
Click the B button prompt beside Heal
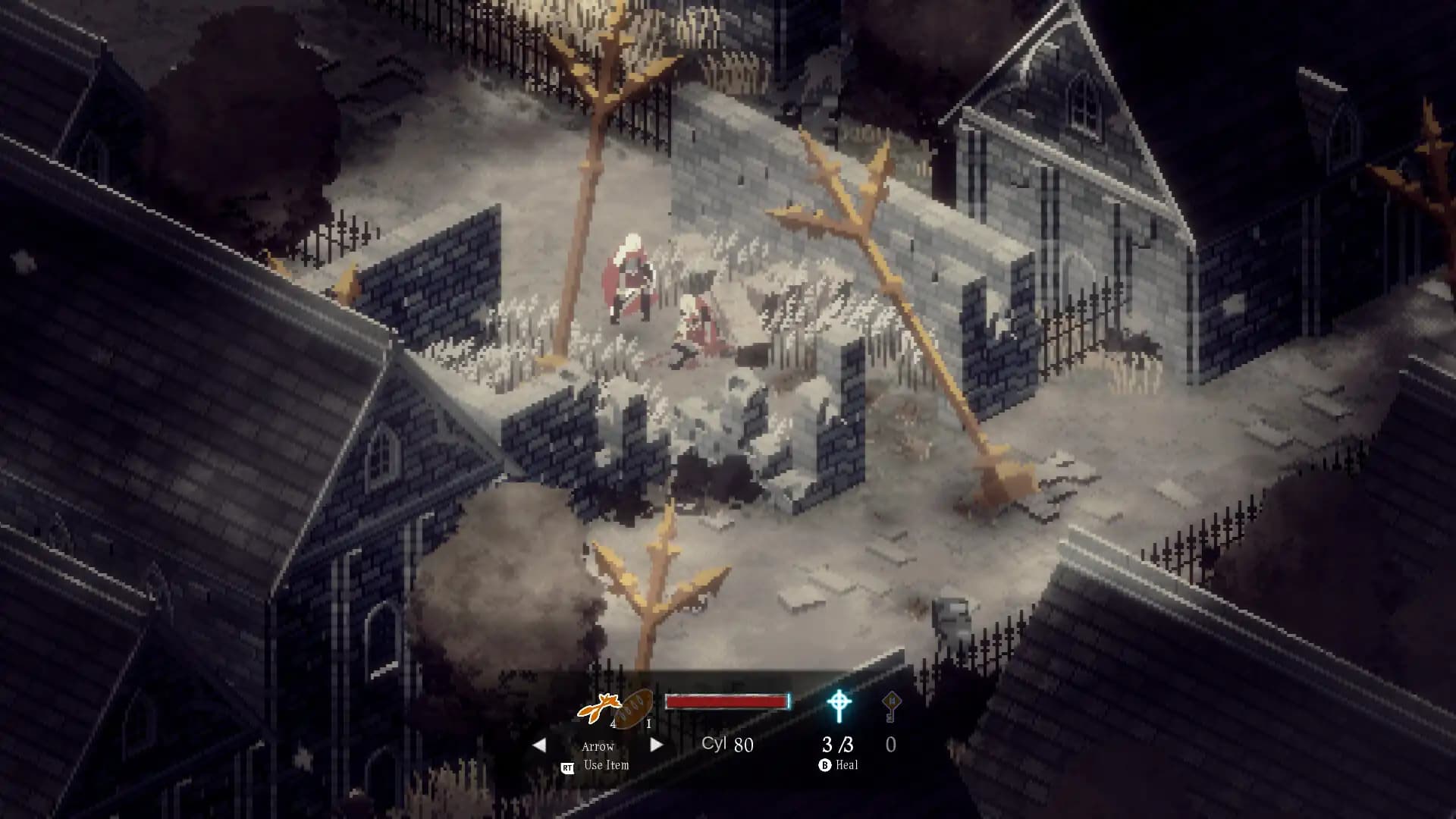826,766
